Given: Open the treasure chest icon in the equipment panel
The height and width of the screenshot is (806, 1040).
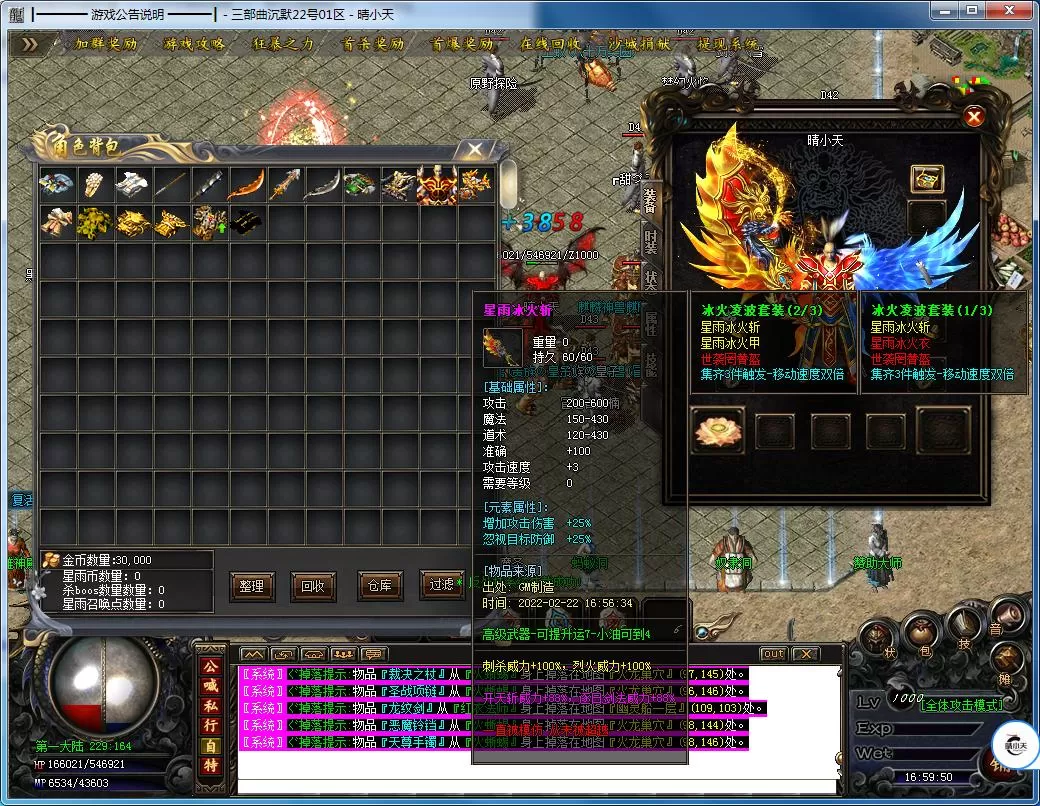Looking at the screenshot, I should pyautogui.click(x=927, y=179).
